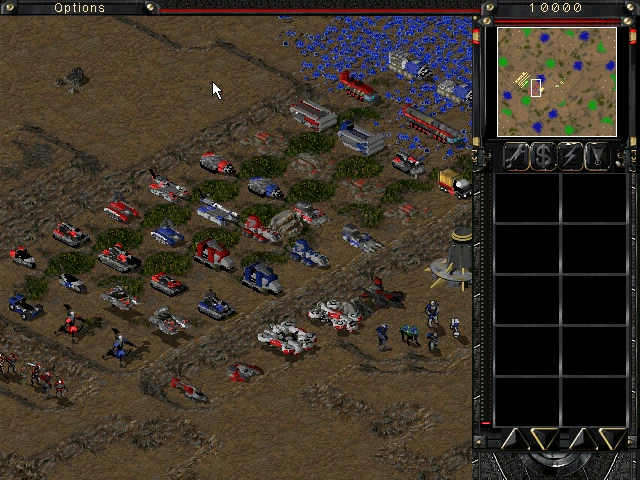Select the lightning bolt power button

pos(570,155)
